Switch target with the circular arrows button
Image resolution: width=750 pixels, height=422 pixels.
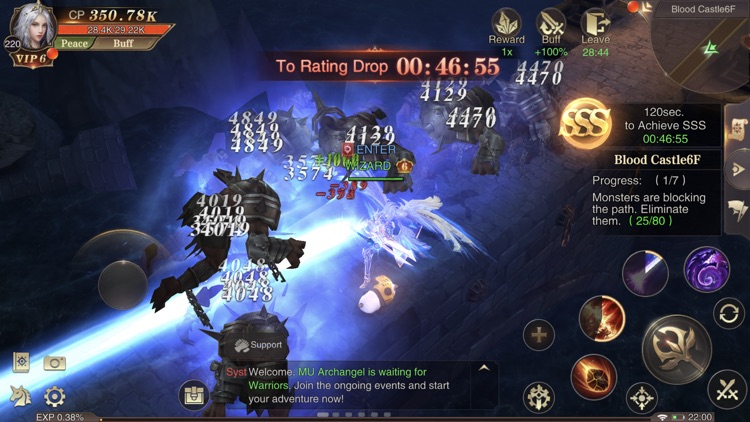pos(729,314)
